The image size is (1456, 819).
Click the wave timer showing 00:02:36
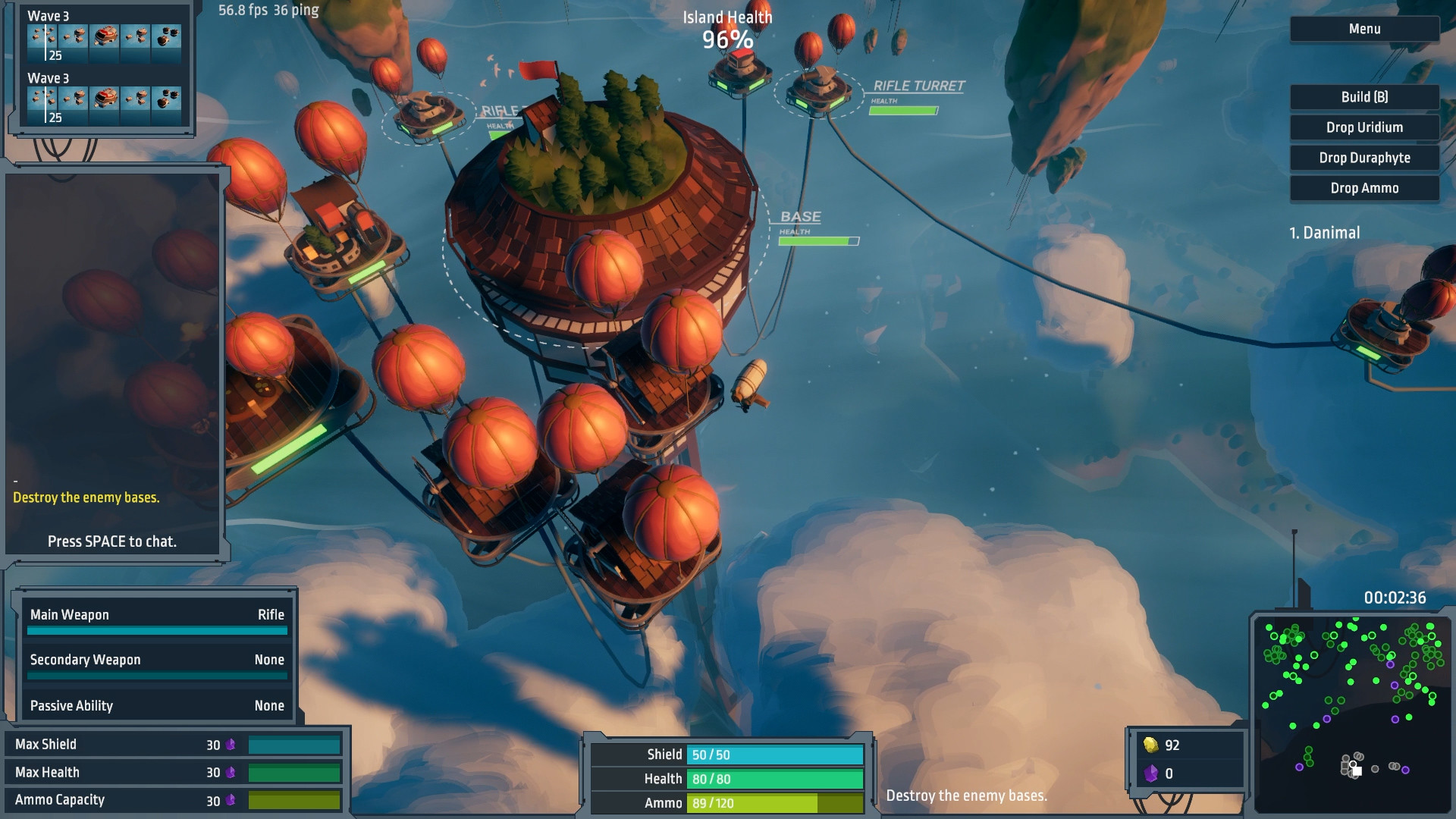tap(1398, 597)
